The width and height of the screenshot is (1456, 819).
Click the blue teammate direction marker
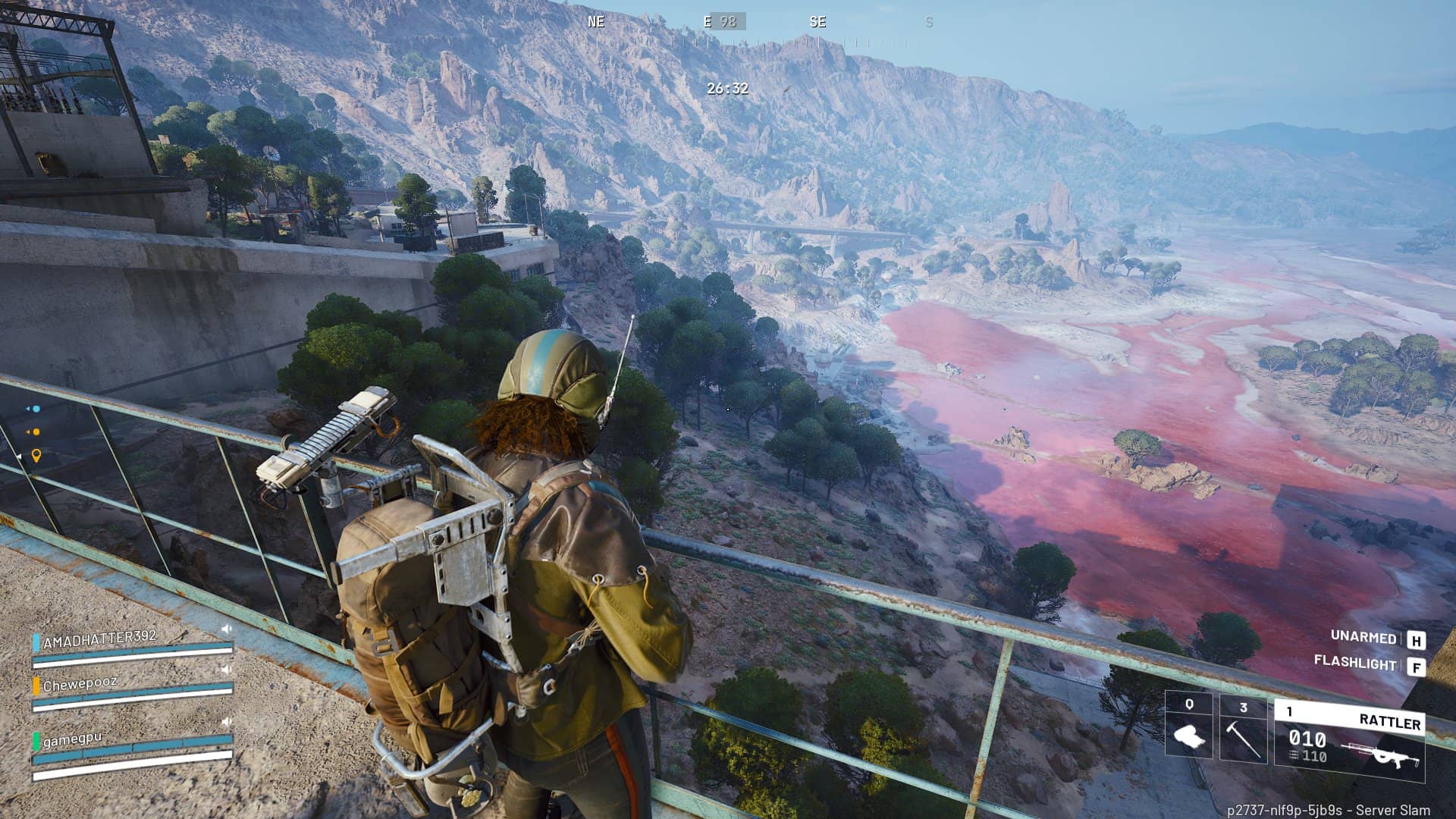pyautogui.click(x=34, y=409)
